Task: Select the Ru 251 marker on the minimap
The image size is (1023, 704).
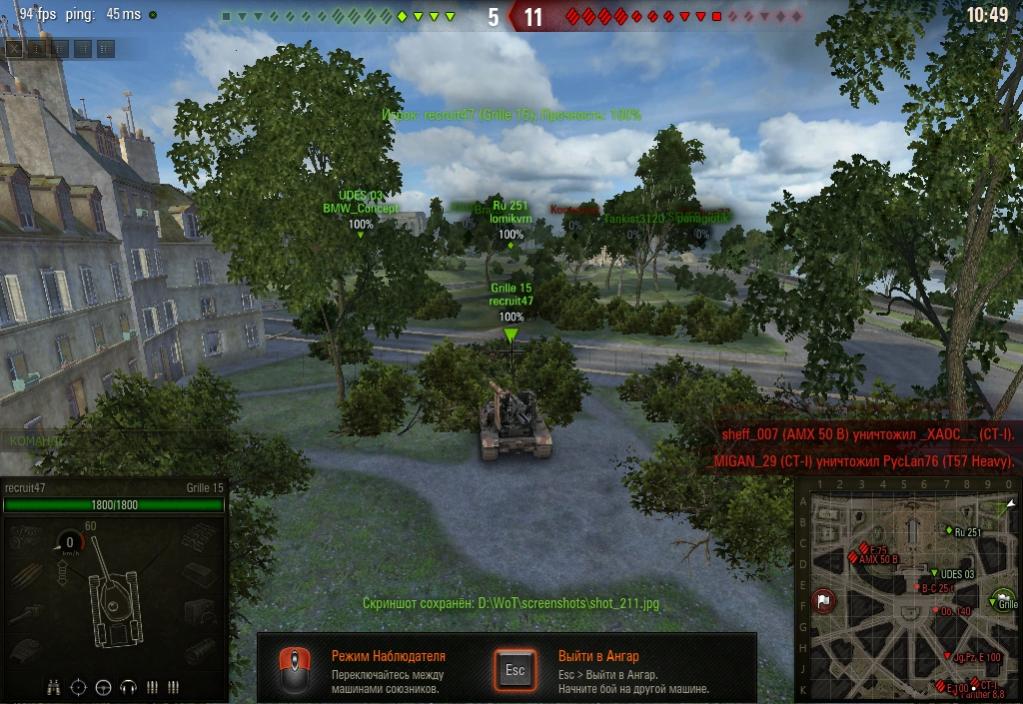Action: tap(949, 530)
